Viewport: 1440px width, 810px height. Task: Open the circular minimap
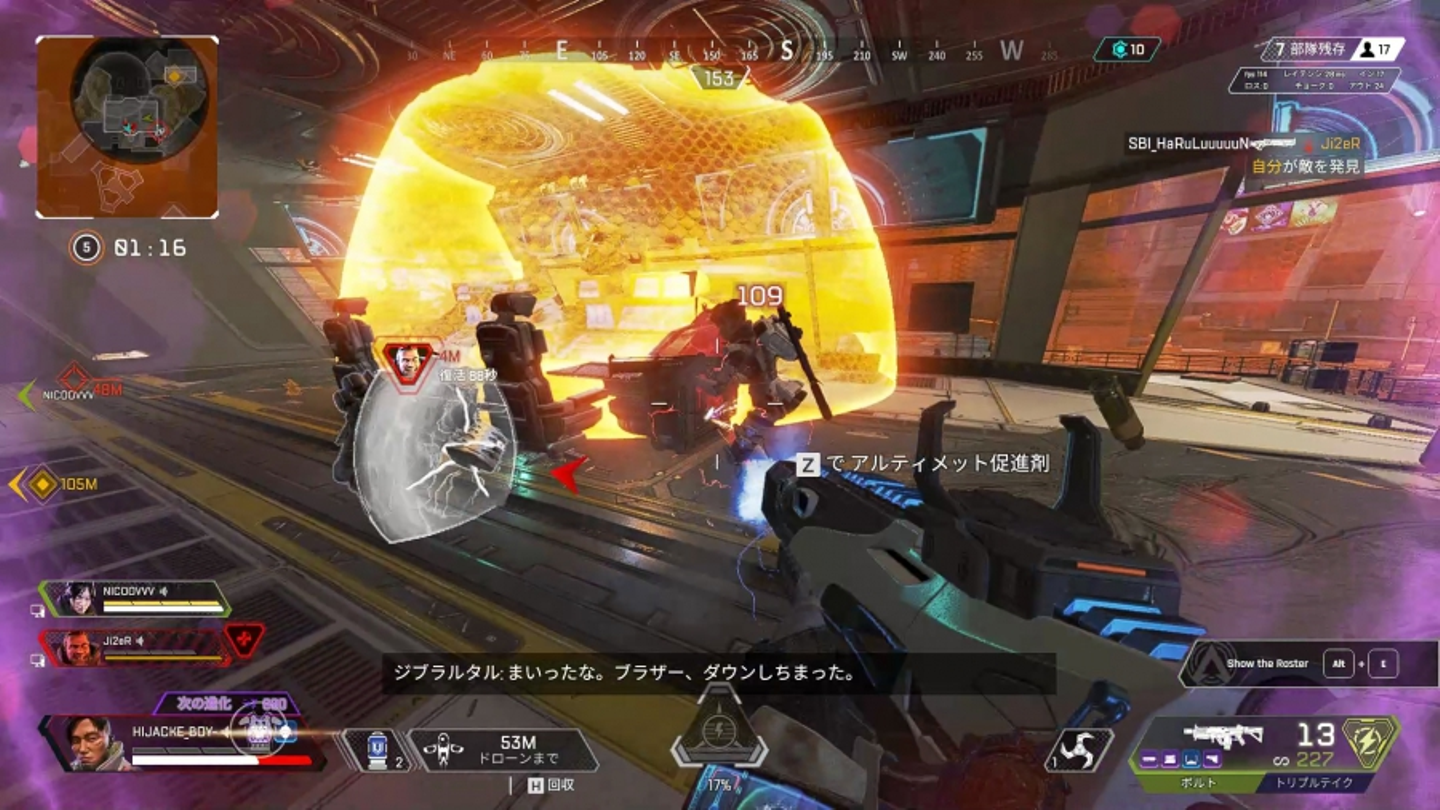(x=139, y=100)
